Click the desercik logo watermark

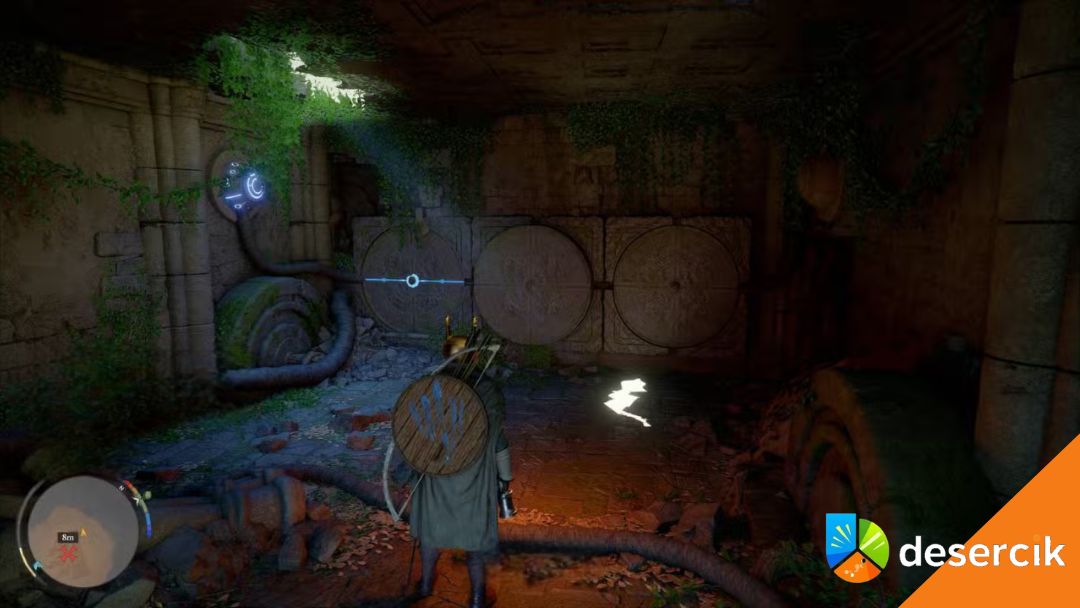pyautogui.click(x=856, y=546)
